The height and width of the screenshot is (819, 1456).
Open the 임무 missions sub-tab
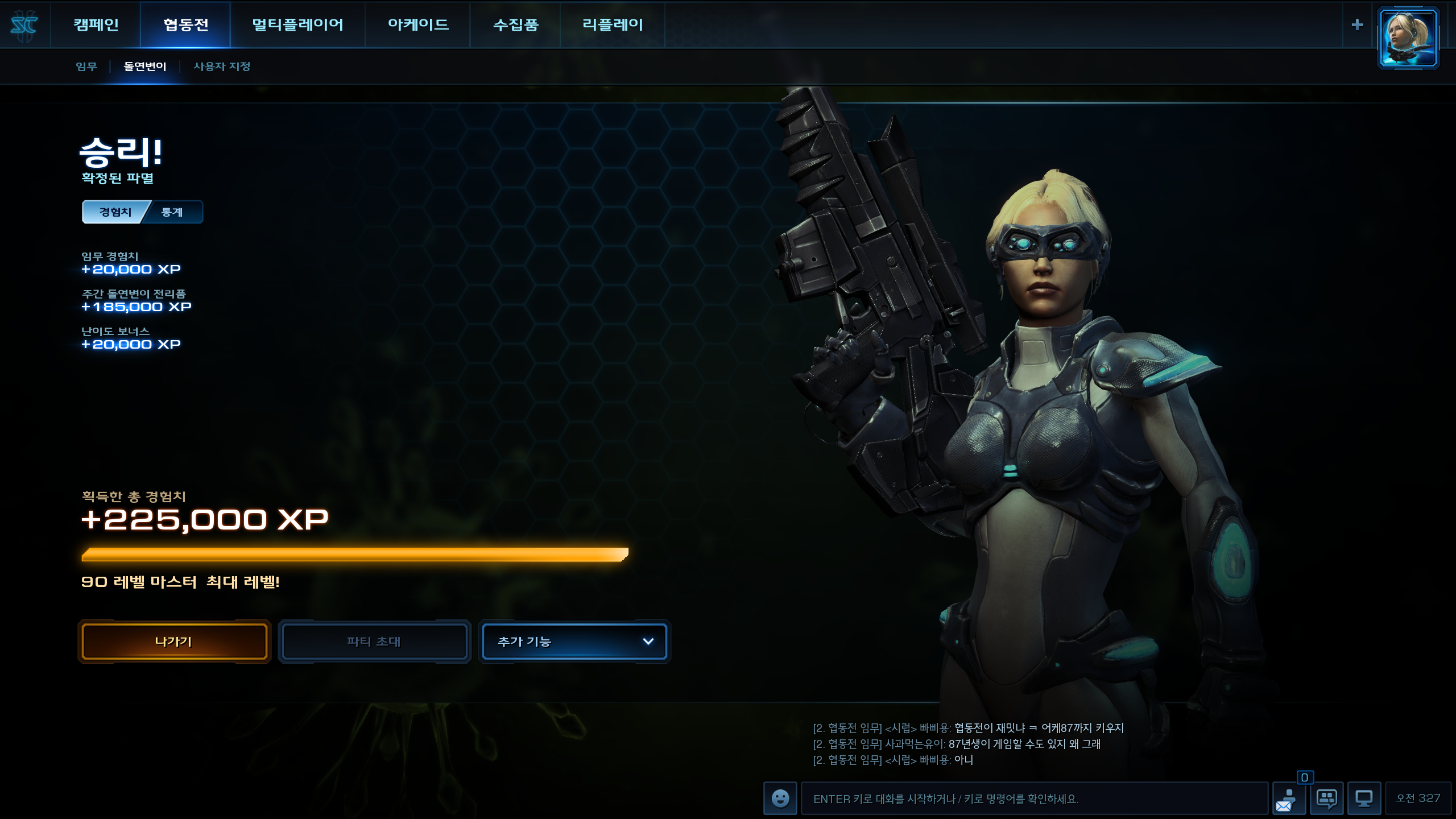[86, 67]
